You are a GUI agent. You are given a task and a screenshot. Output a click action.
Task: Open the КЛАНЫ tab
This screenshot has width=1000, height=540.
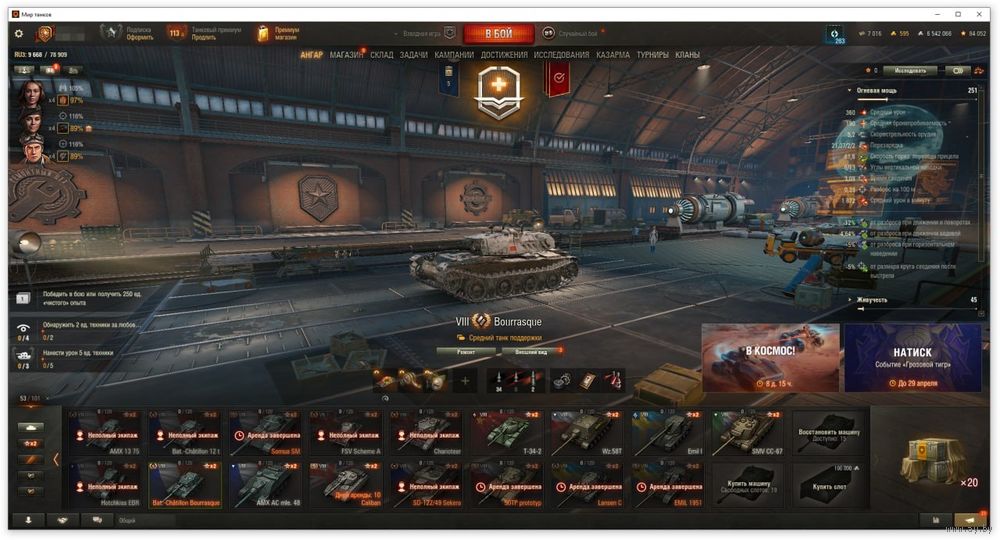tap(687, 55)
